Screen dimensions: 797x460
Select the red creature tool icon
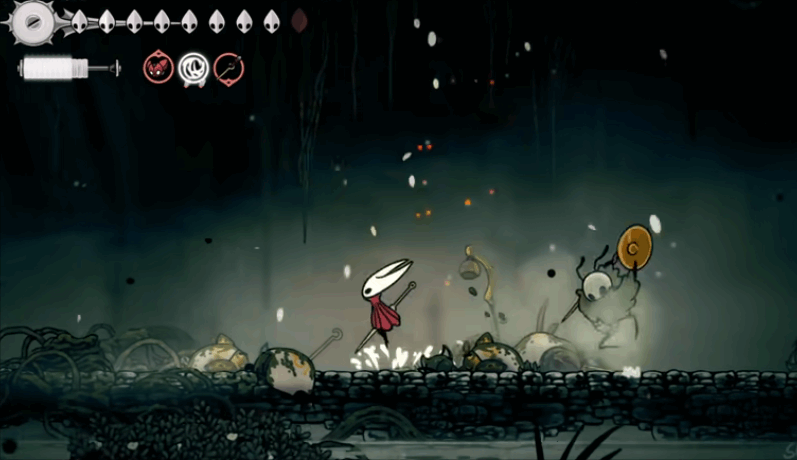[158, 68]
